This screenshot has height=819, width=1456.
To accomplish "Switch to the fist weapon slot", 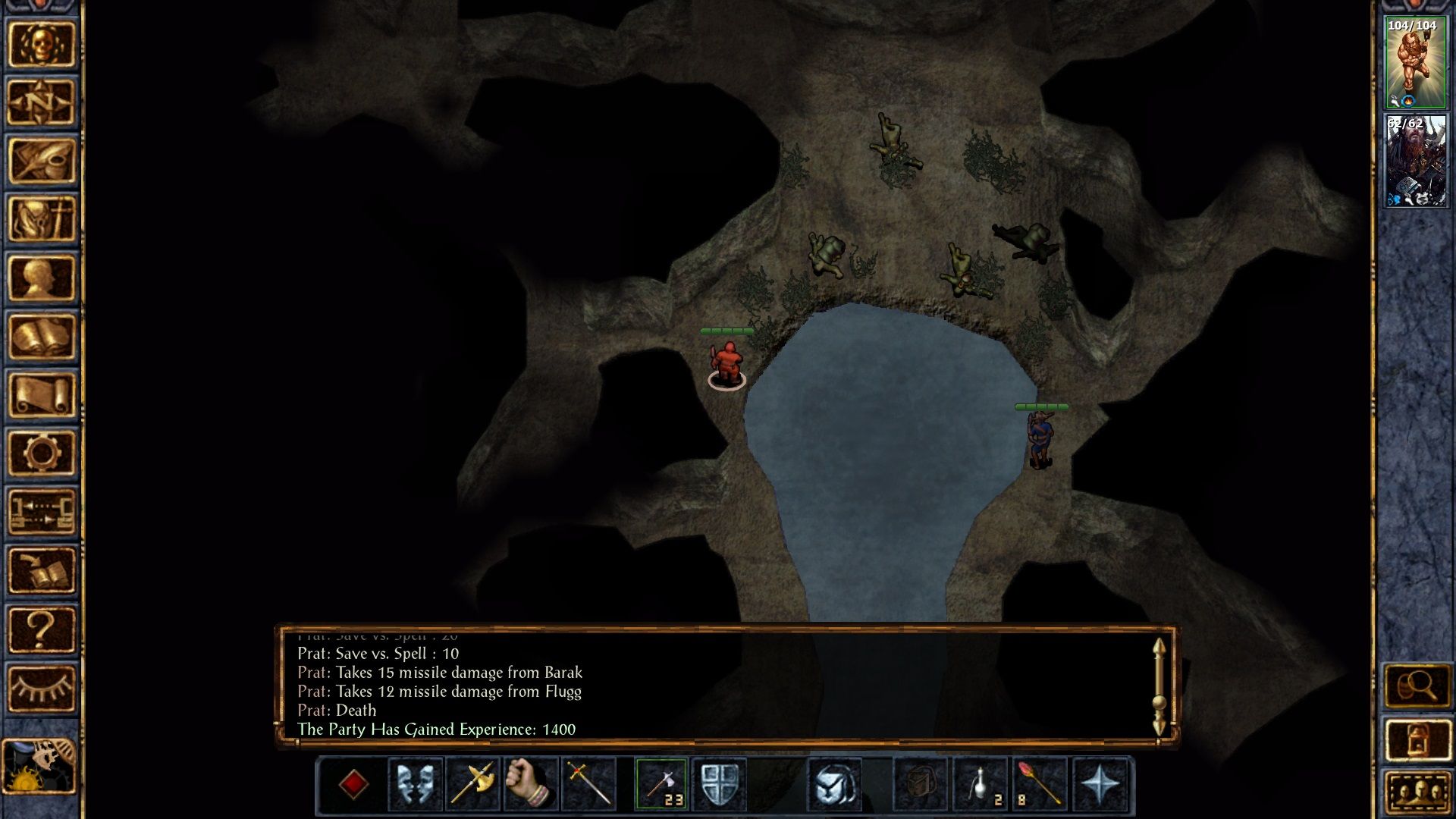I will pos(530,784).
